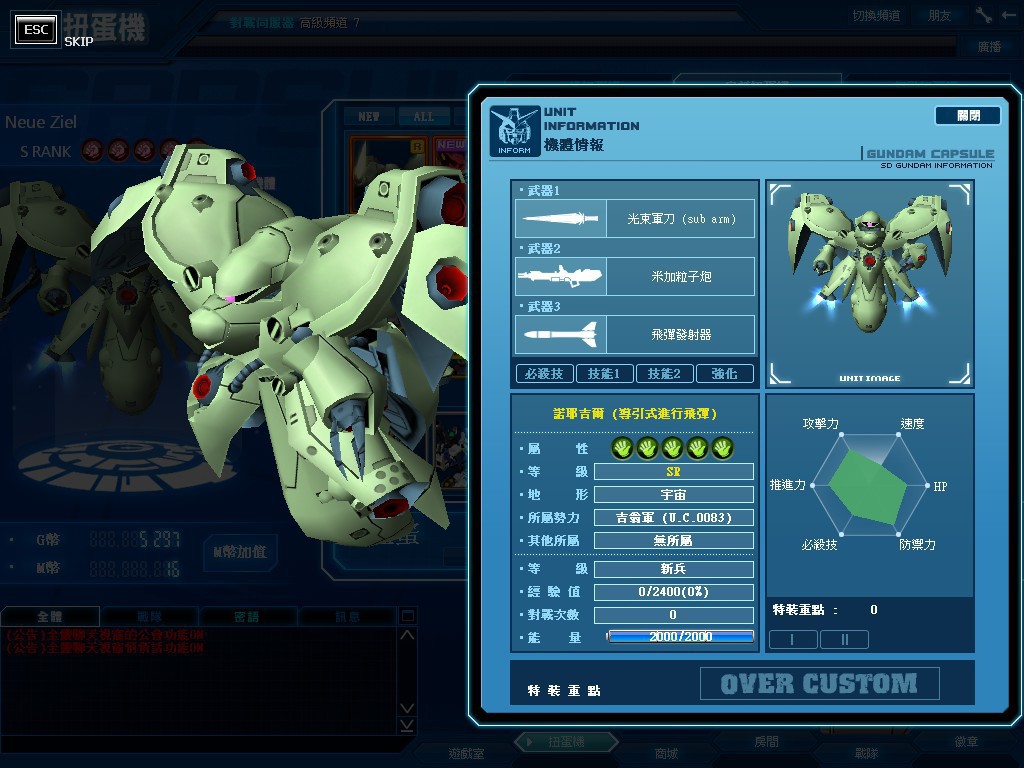Skip the capsule animation with ESC button
Screen dimensions: 1024x768
[x=36, y=30]
